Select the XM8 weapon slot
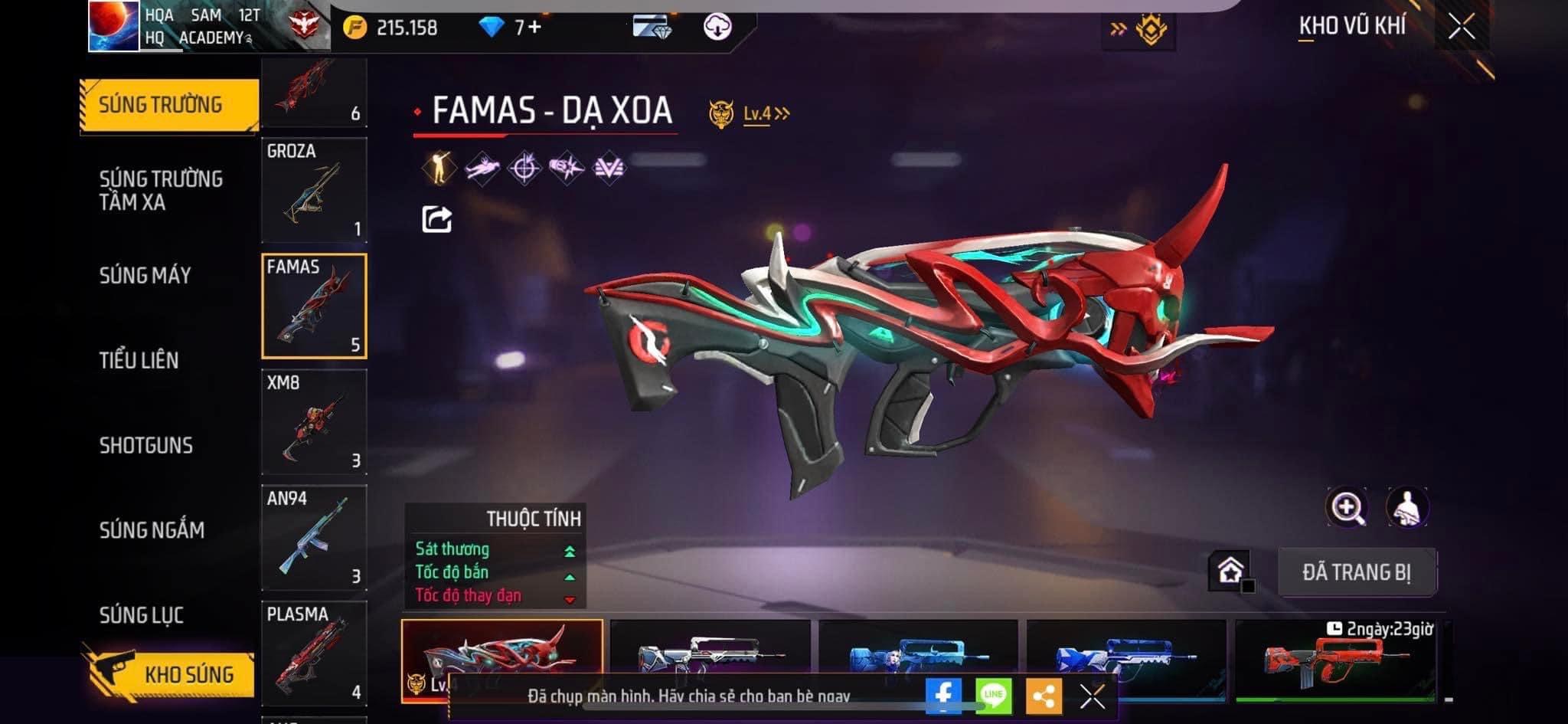The width and height of the screenshot is (1568, 724). [x=314, y=422]
